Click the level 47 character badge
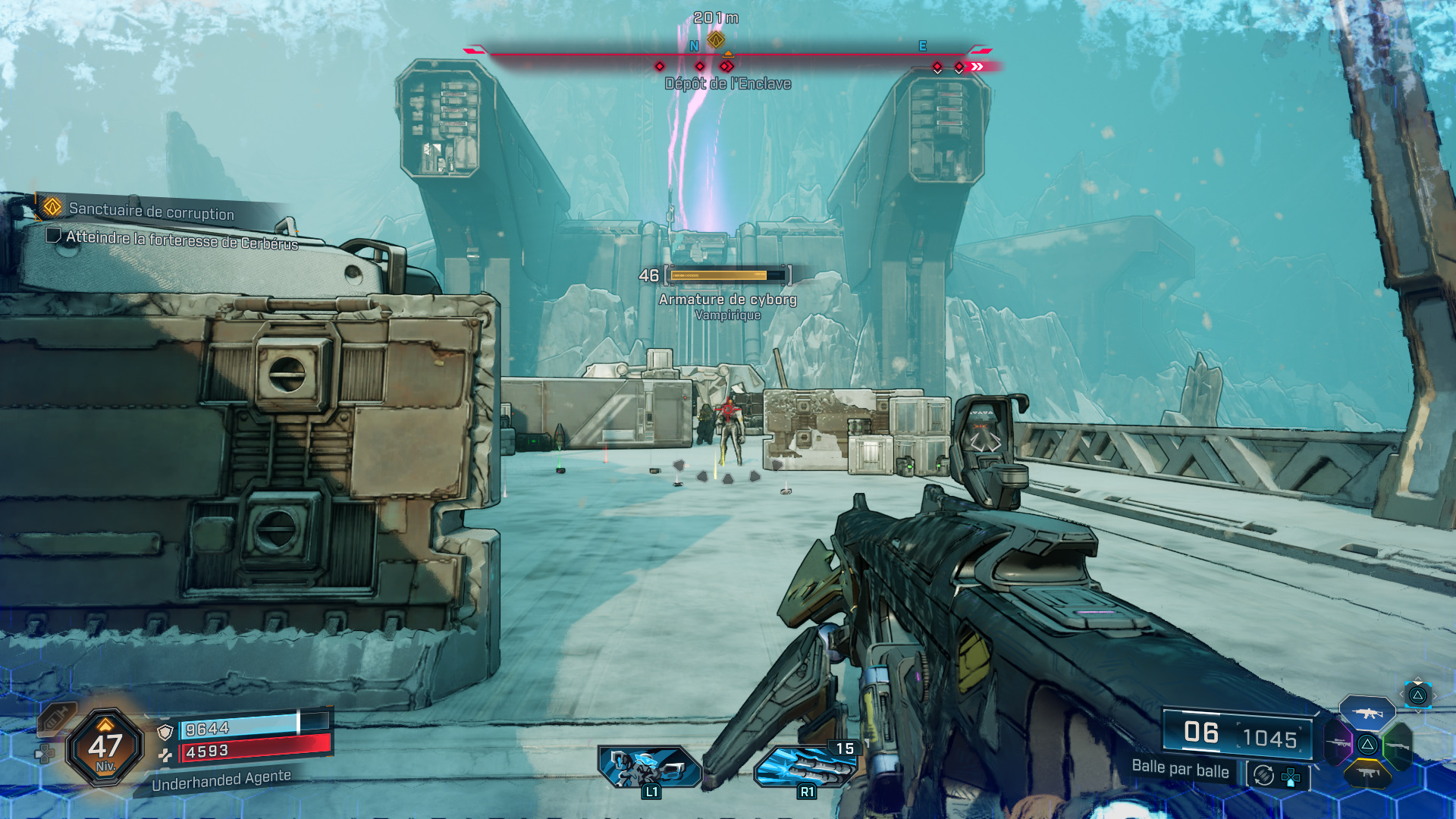 (x=105, y=747)
